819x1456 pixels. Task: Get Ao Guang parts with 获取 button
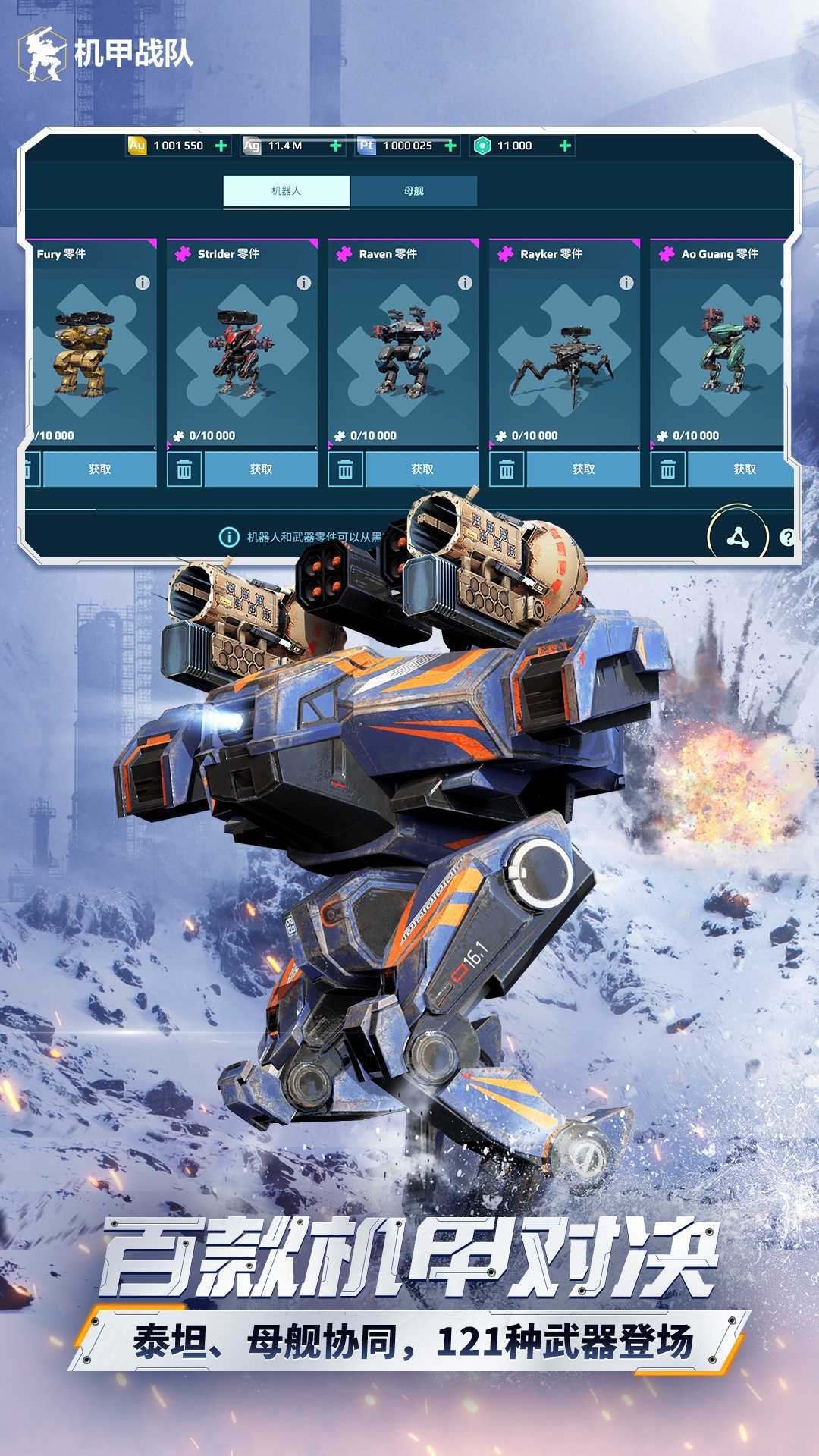(743, 469)
